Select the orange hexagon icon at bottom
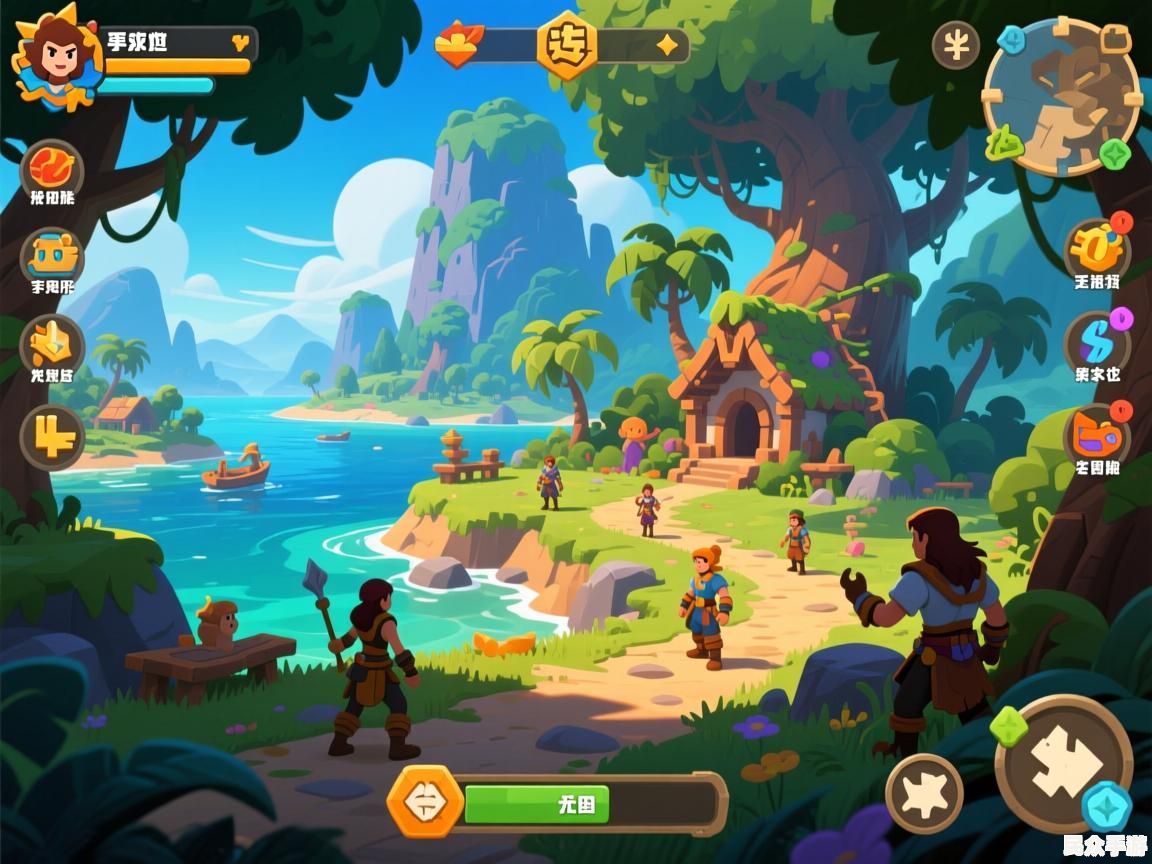Viewport: 1152px width, 864px height. (x=426, y=801)
